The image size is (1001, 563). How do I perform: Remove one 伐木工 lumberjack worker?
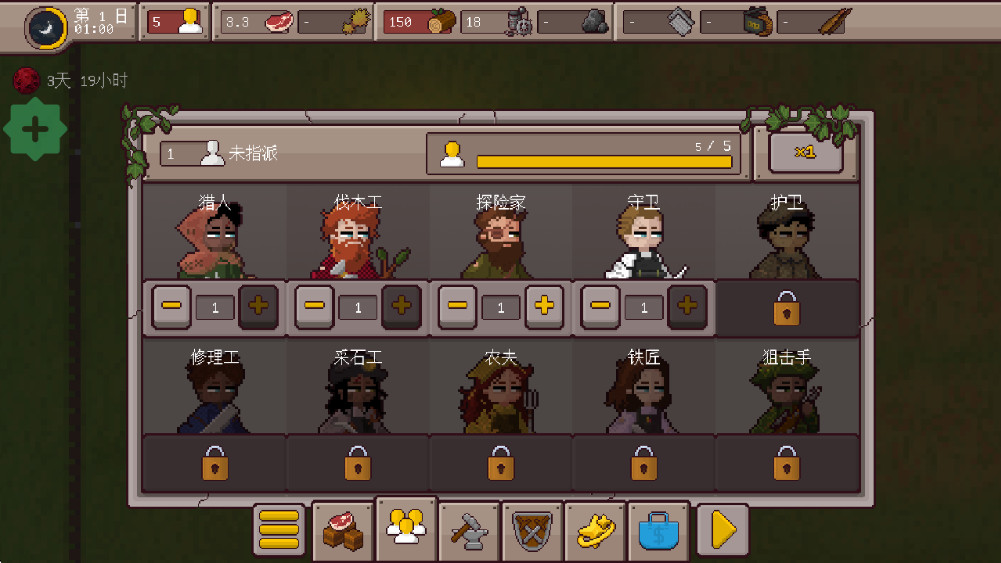(x=315, y=306)
